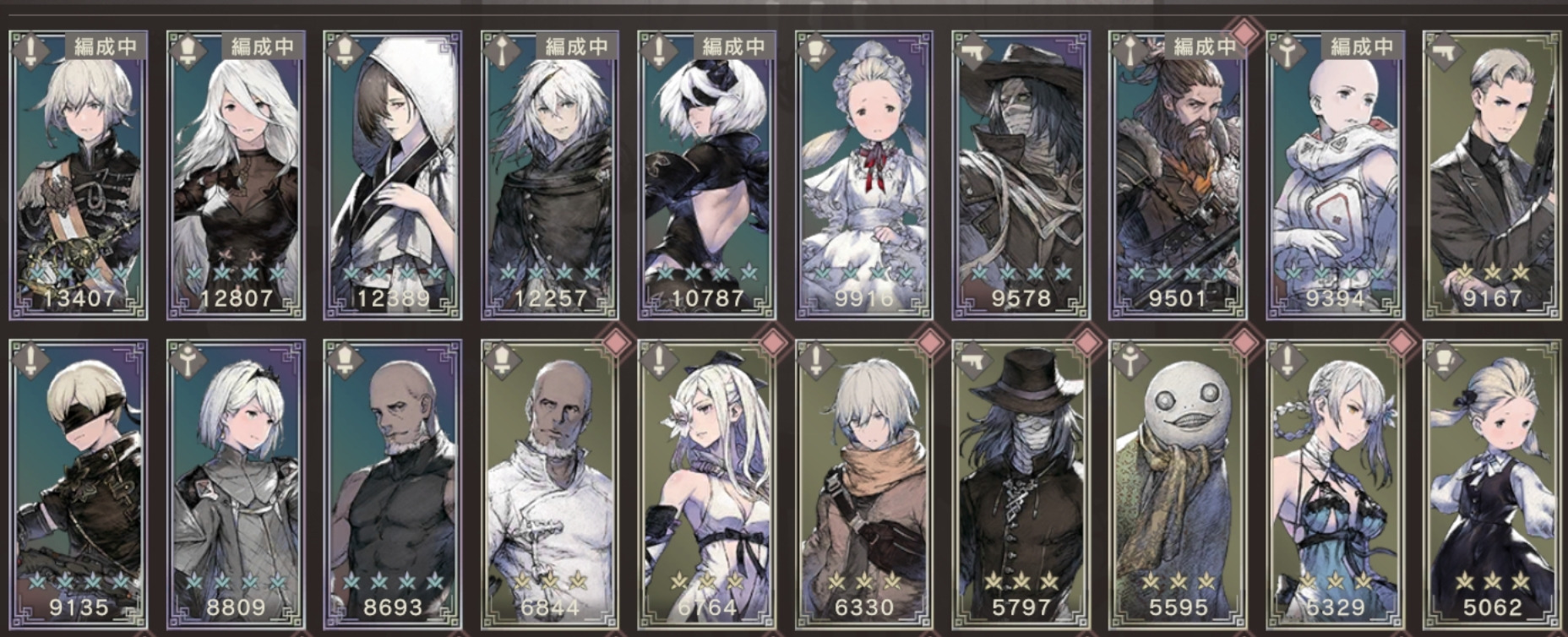The image size is (1568, 637).
Task: Pick the hooded character card rated 12389
Action: tap(393, 176)
